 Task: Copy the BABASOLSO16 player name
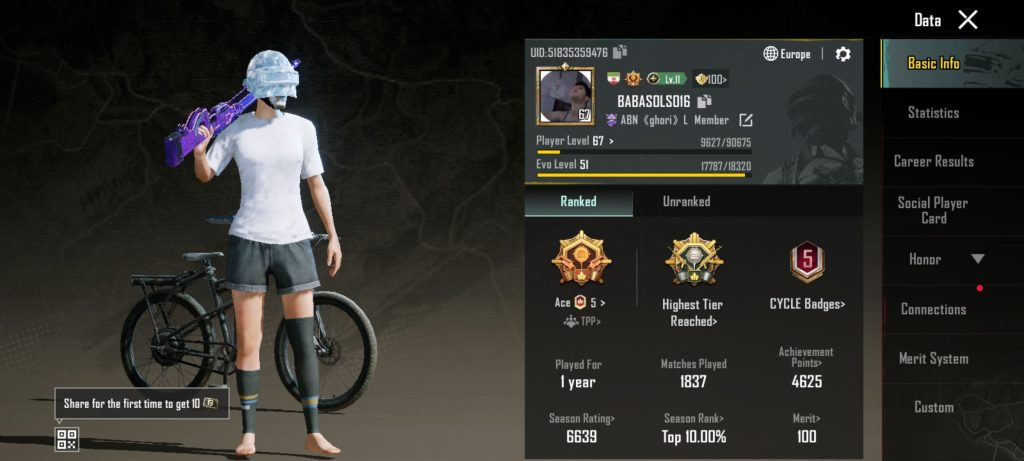coord(704,101)
